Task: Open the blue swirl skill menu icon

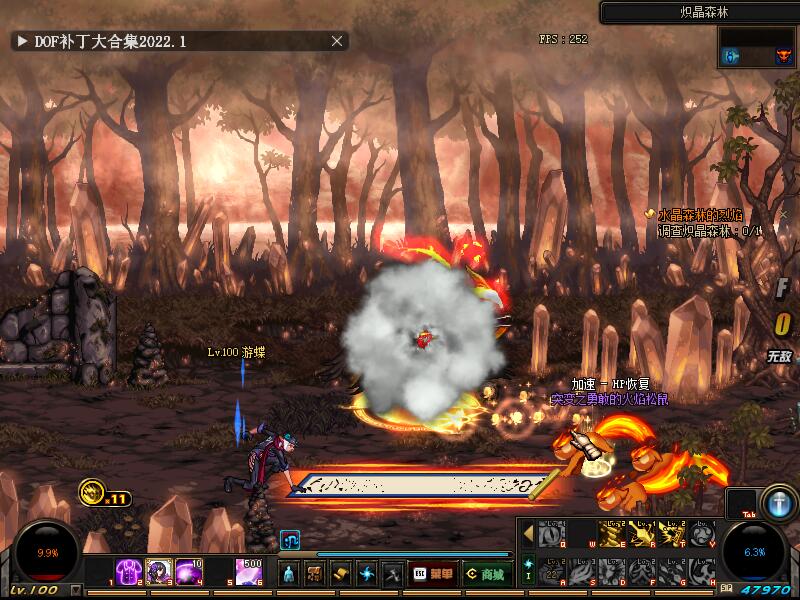Action: (367, 574)
